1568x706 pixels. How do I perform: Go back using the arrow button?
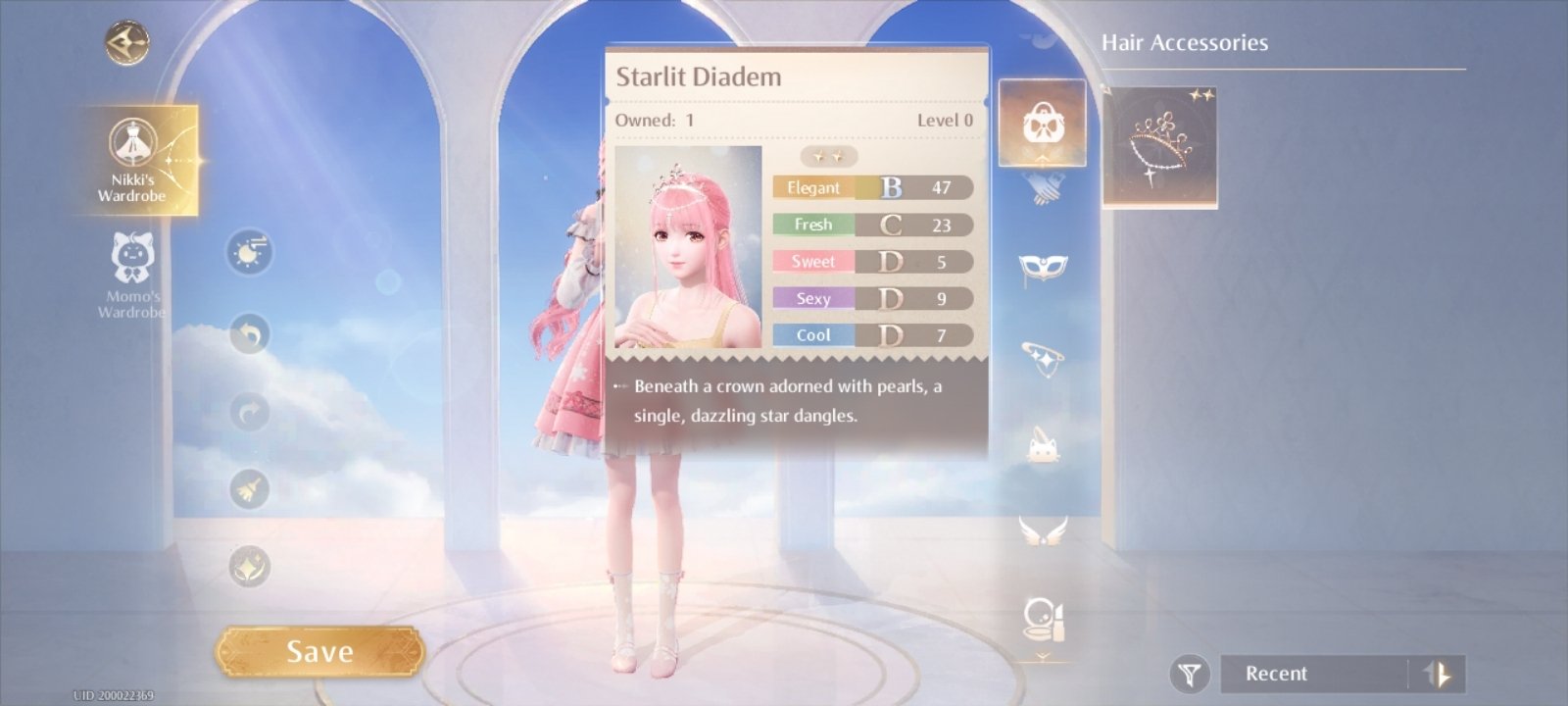[127, 43]
